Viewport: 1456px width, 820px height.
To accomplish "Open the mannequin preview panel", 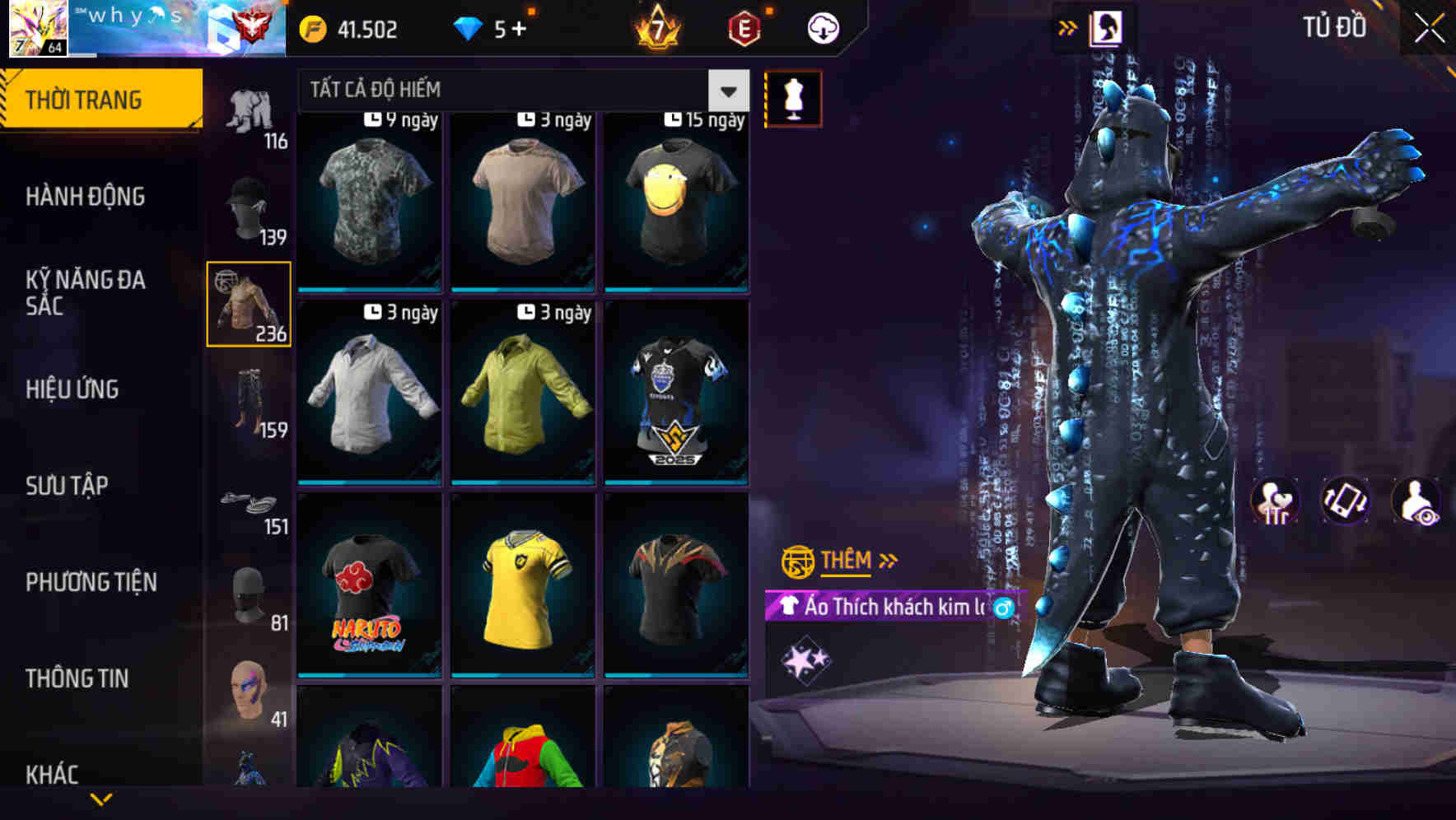I will click(792, 98).
